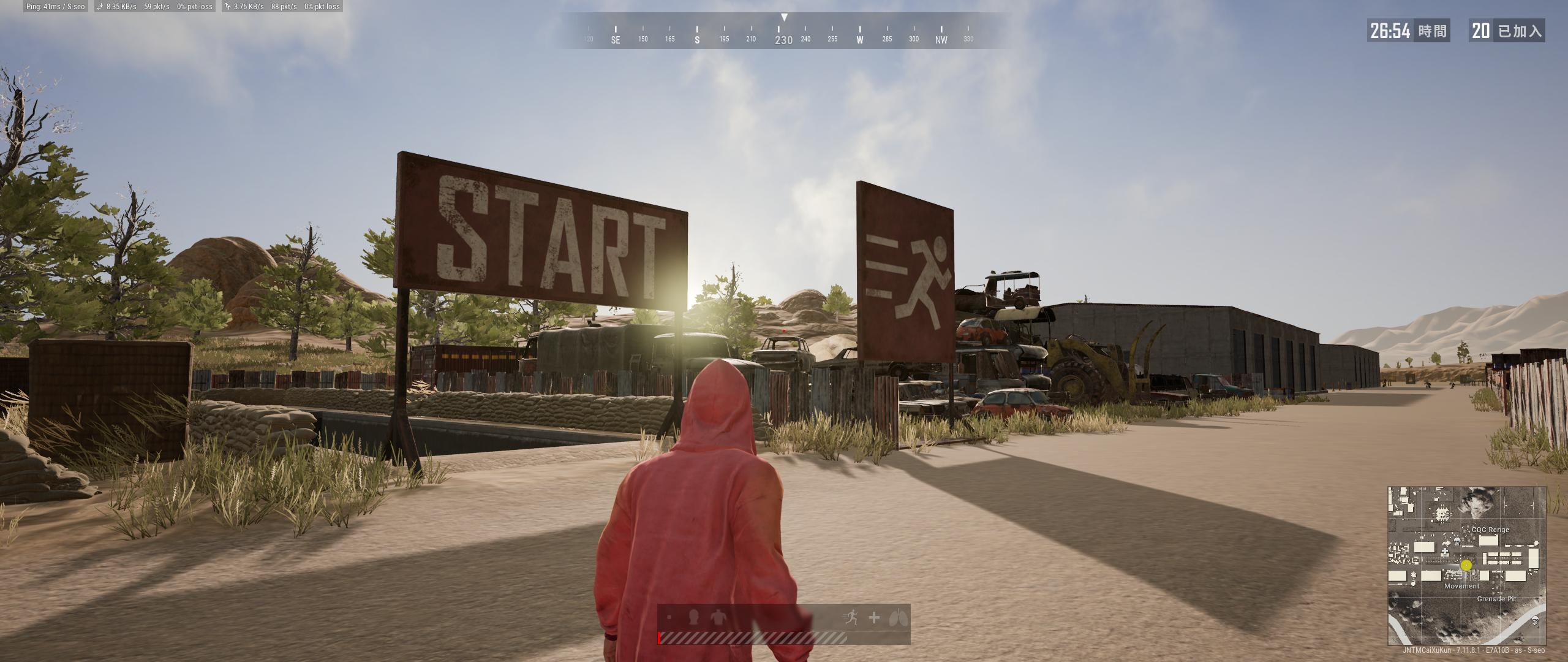Open the minimap in the corner

tap(1467, 566)
